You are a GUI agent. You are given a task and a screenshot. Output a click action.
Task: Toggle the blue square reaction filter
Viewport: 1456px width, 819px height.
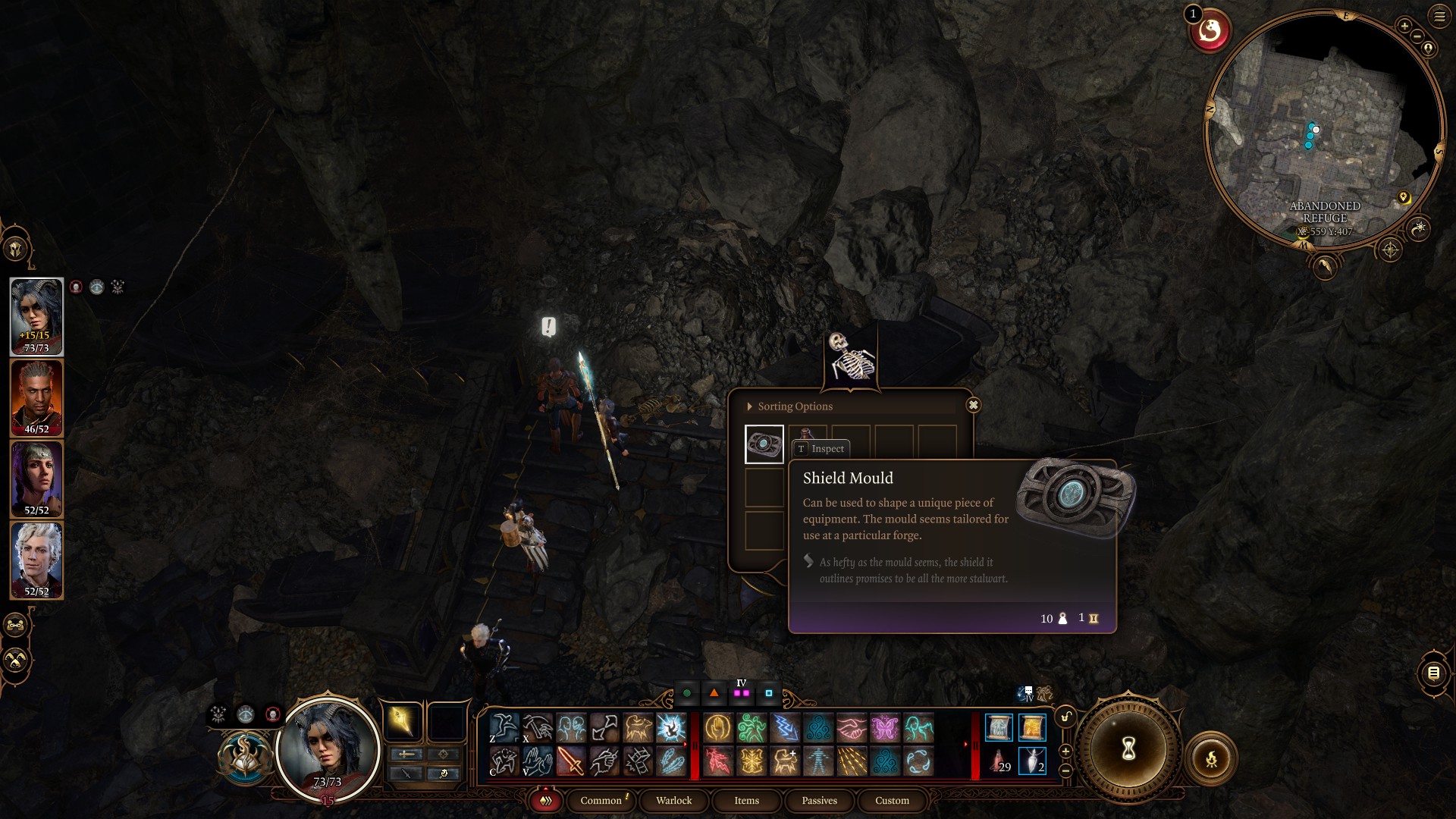coord(769,692)
